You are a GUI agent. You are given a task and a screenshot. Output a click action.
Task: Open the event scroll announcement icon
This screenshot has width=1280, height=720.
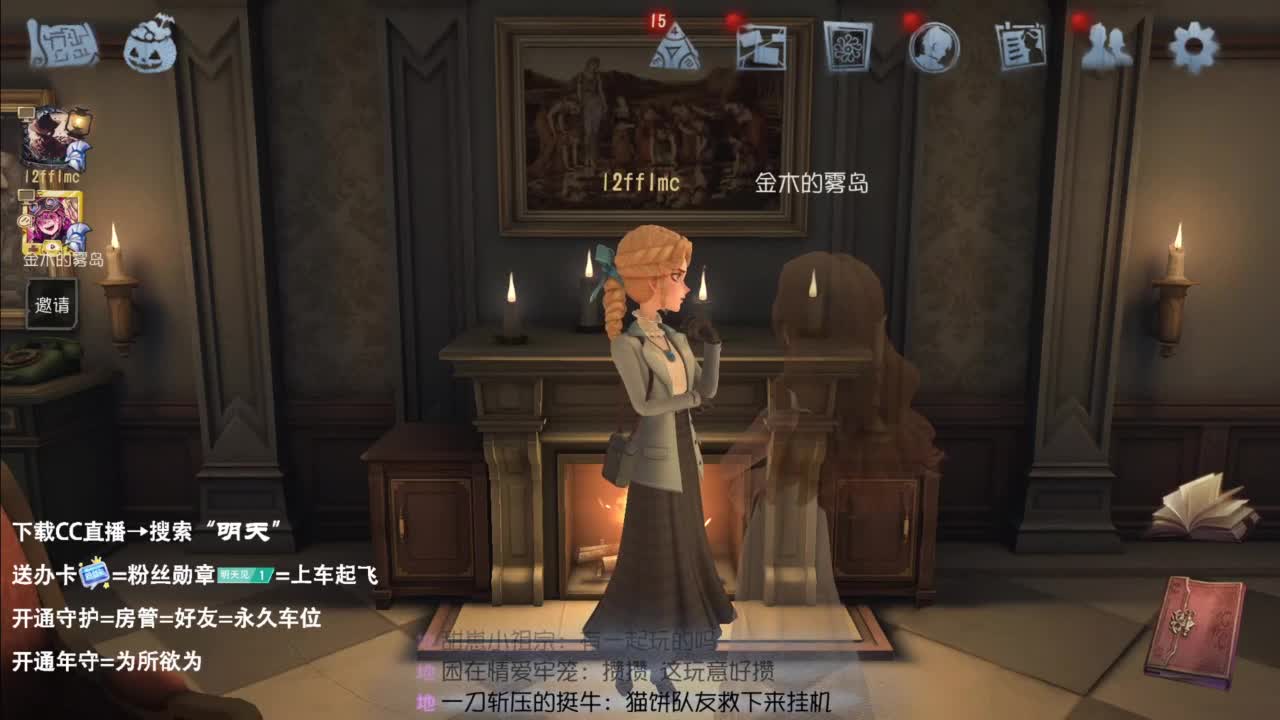[x=62, y=42]
